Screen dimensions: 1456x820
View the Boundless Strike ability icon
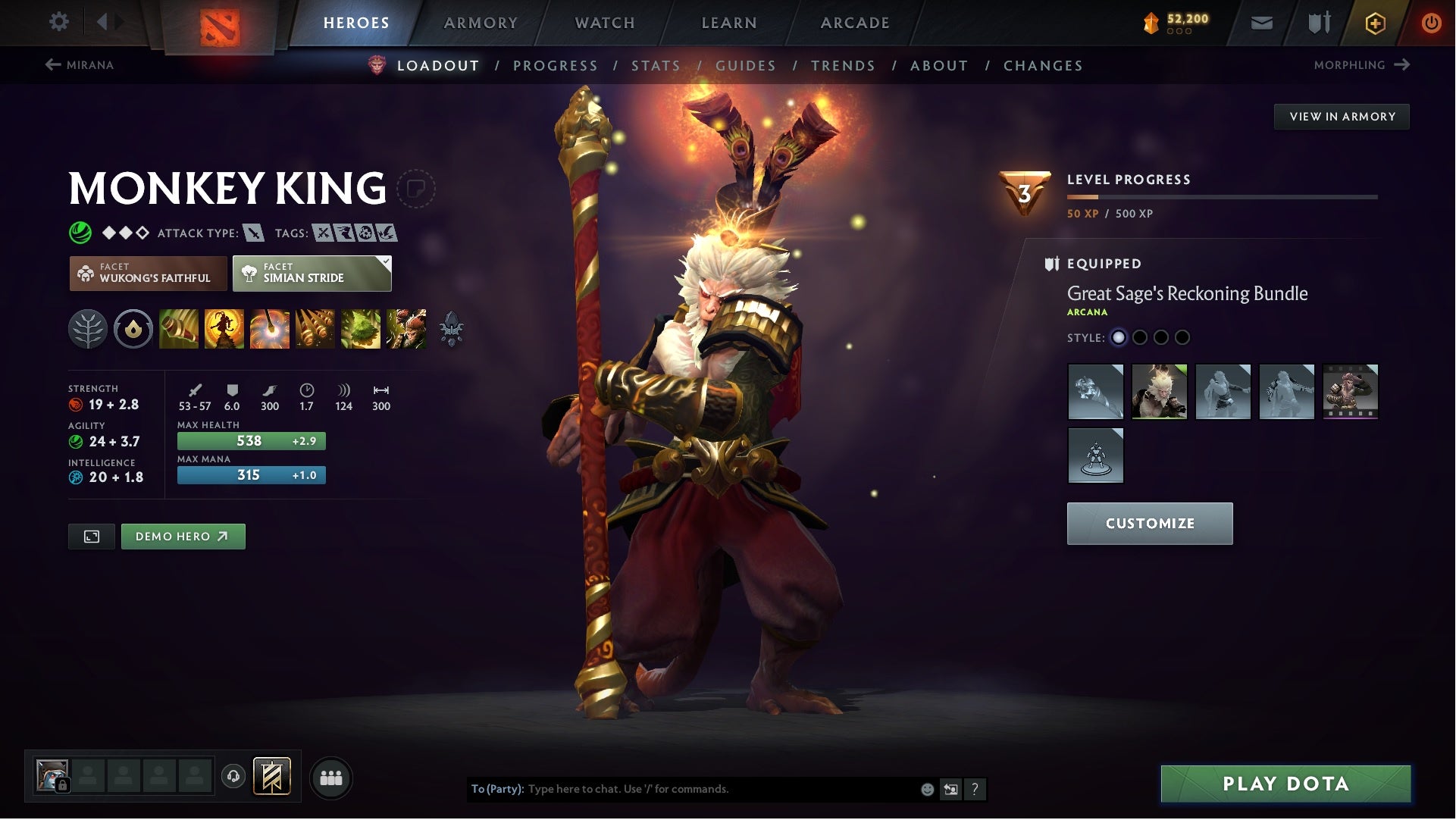pos(178,329)
